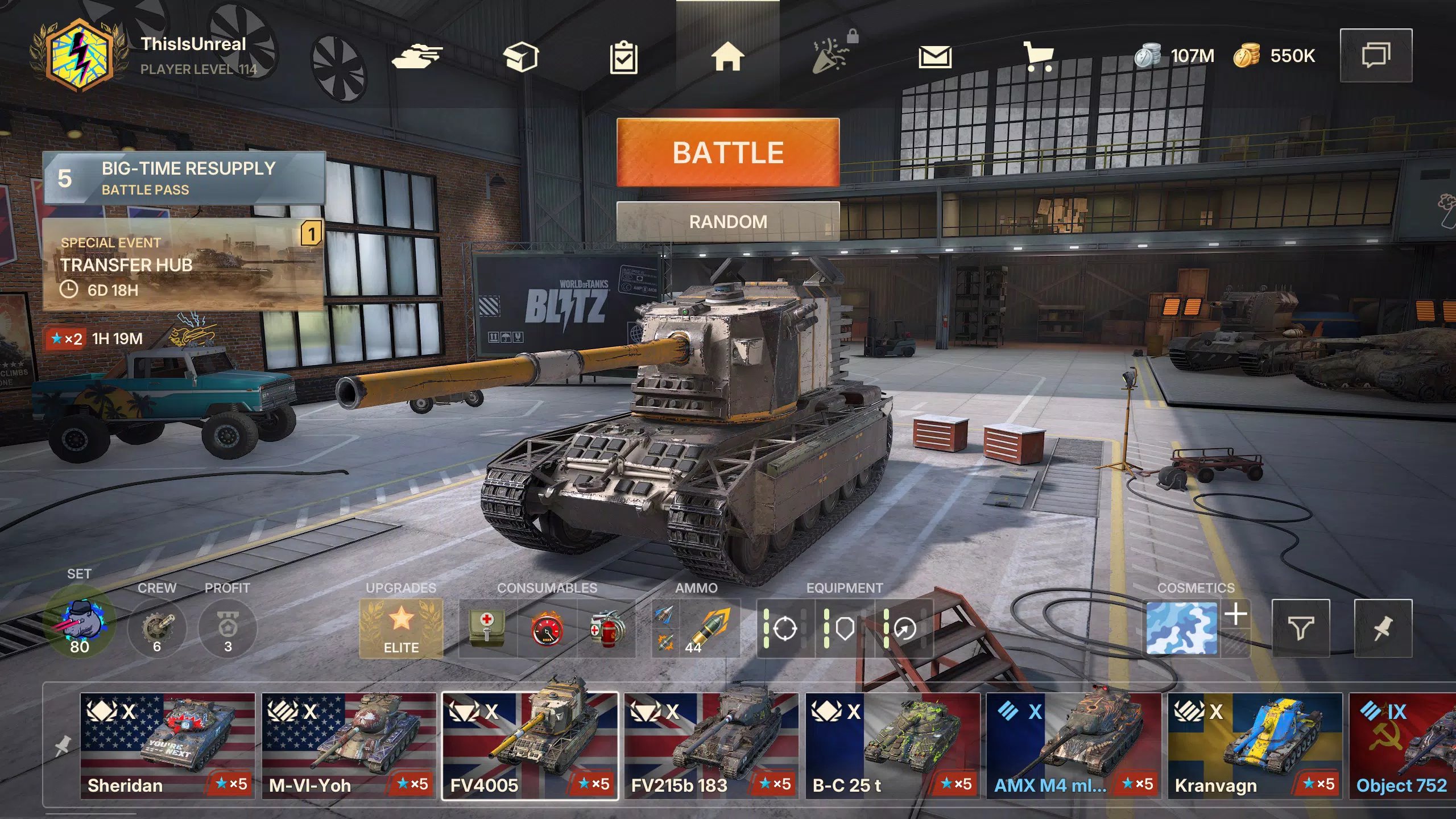The height and width of the screenshot is (819, 1456).
Task: Open the chat panel icon in top right
Action: point(1376,55)
